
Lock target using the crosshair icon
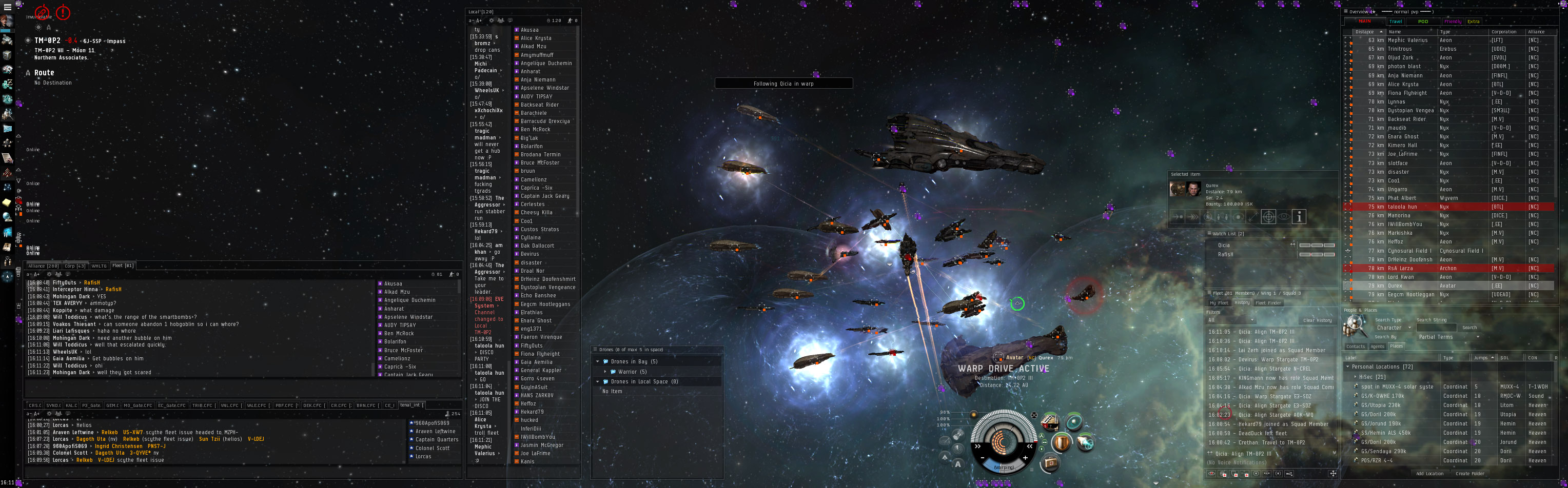[1268, 217]
